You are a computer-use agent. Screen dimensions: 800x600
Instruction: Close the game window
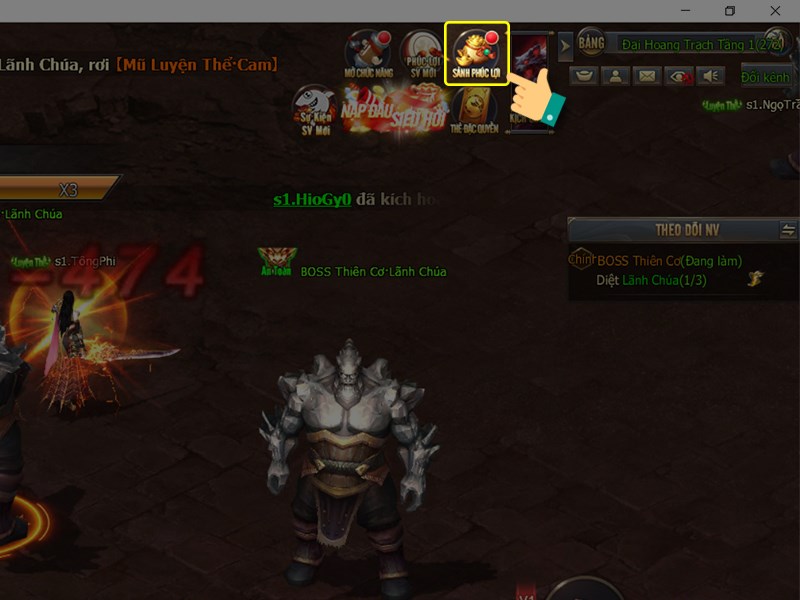[776, 11]
